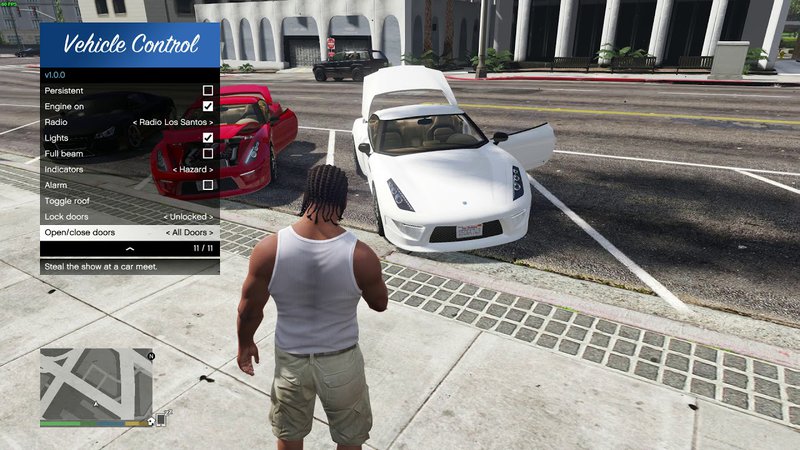Choose the Open/close doors All Doors row
The image size is (800, 450).
[x=129, y=232]
